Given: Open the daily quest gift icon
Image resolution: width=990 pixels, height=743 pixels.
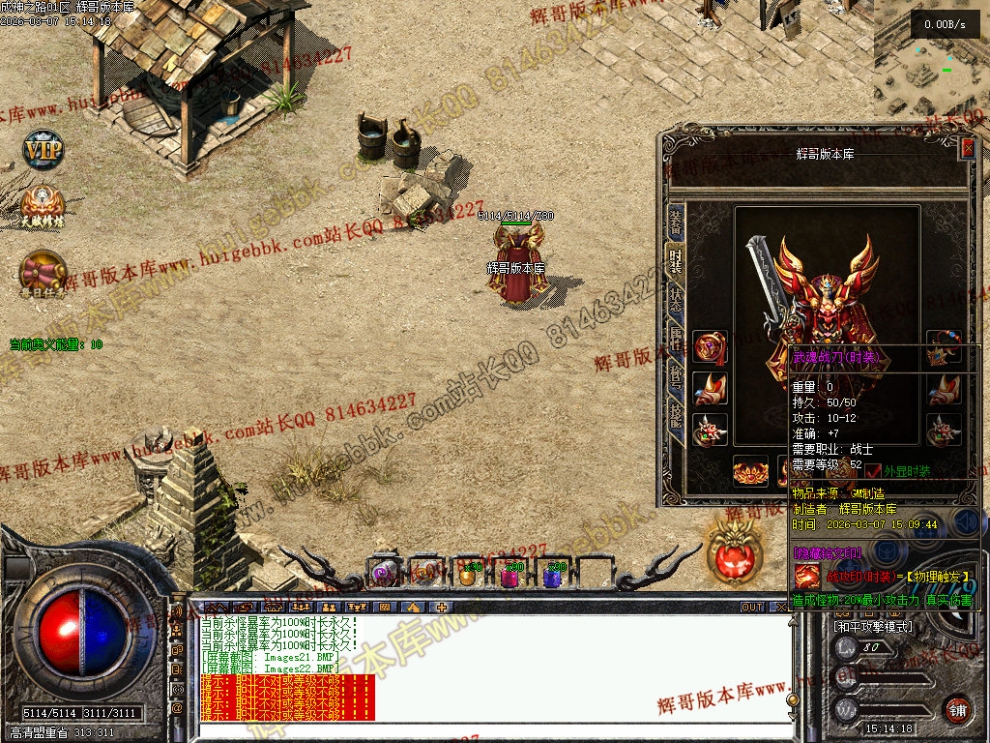Looking at the screenshot, I should pyautogui.click(x=44, y=272).
